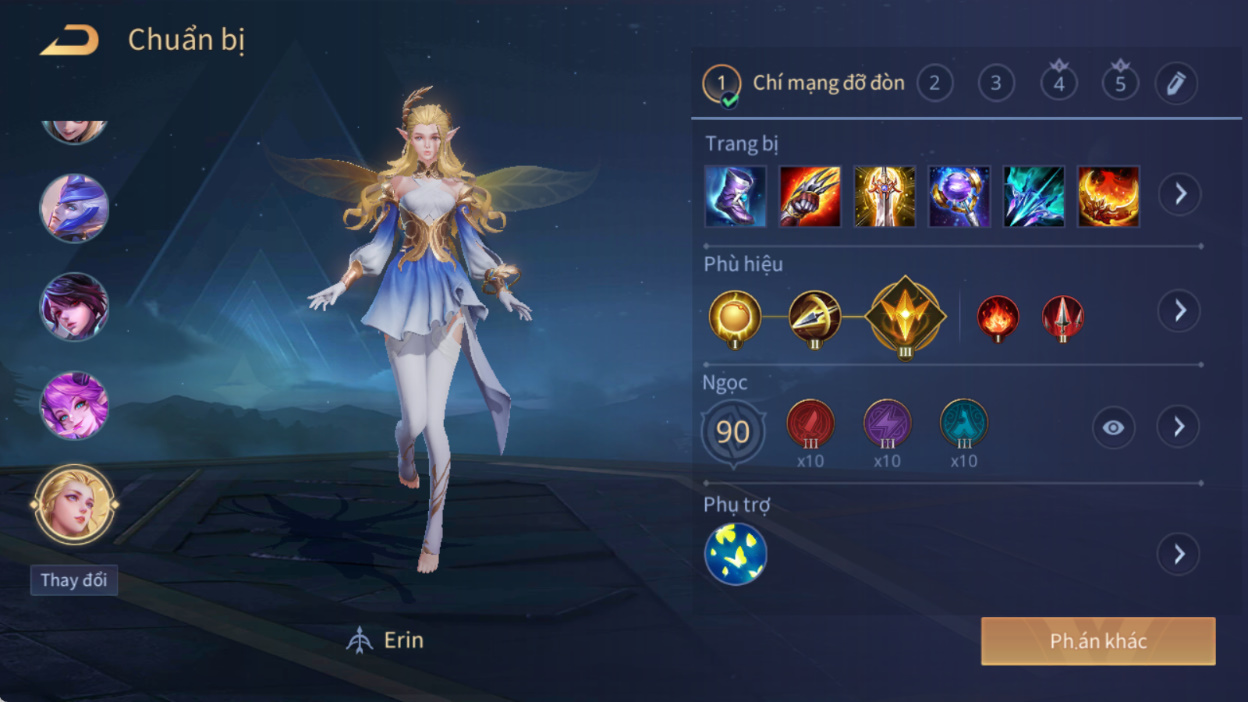
Task: Switch to build preset 3
Action: [x=996, y=83]
